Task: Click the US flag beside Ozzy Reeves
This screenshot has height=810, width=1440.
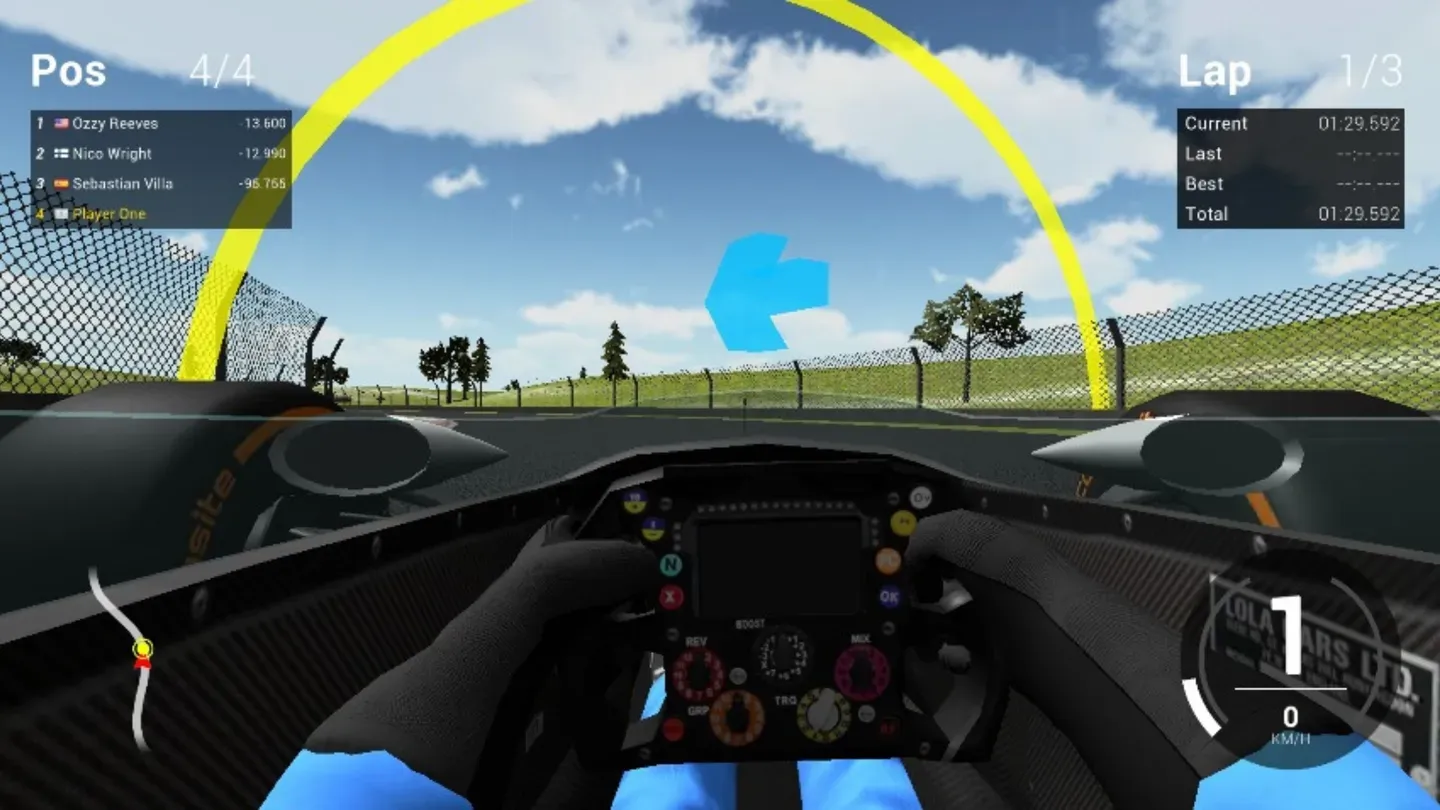Action: point(63,123)
